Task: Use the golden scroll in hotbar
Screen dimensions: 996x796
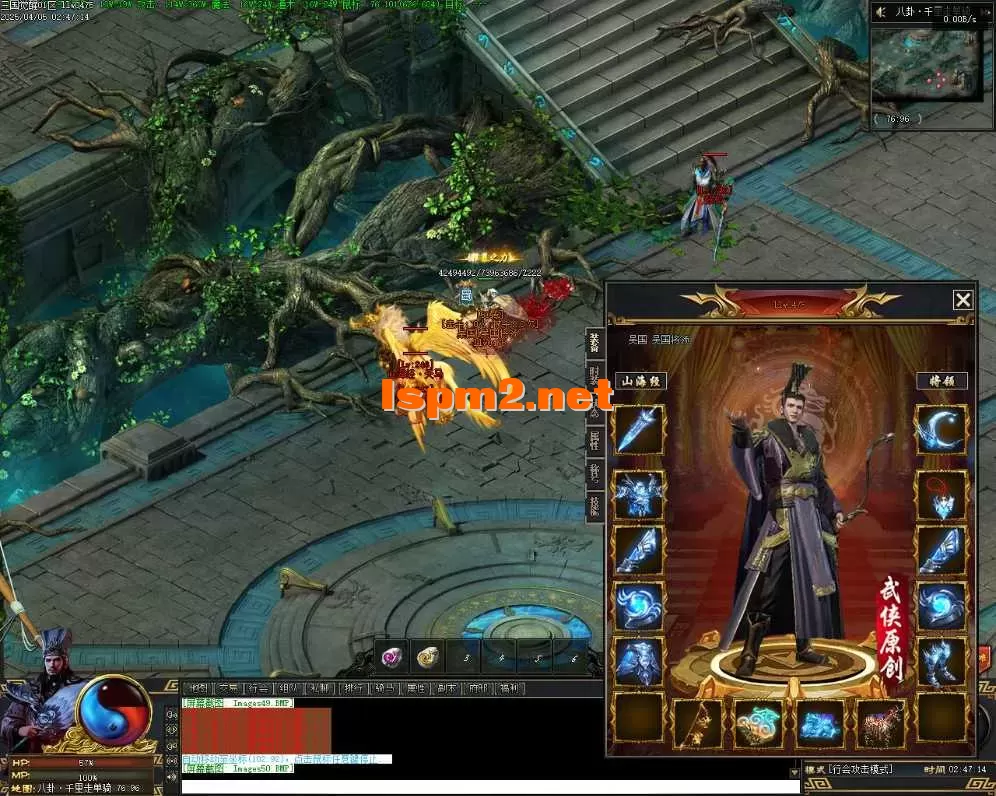Action: [x=428, y=656]
